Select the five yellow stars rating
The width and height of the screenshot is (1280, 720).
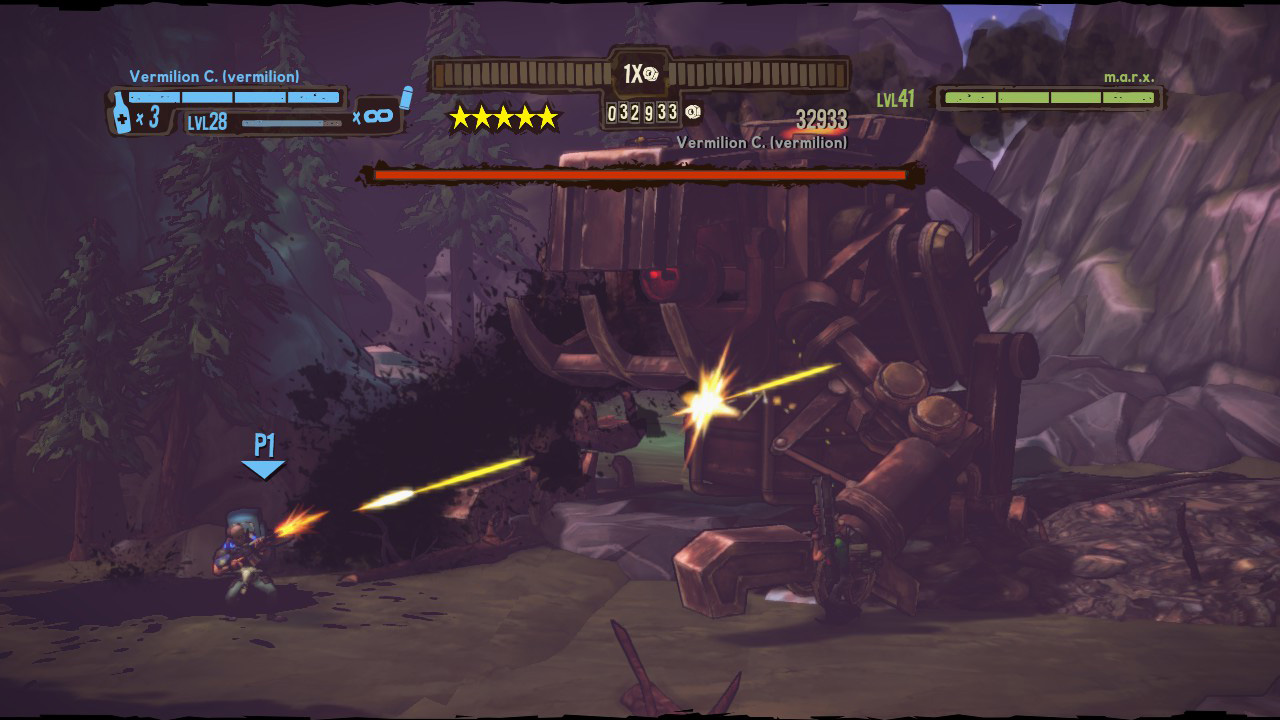pos(503,118)
